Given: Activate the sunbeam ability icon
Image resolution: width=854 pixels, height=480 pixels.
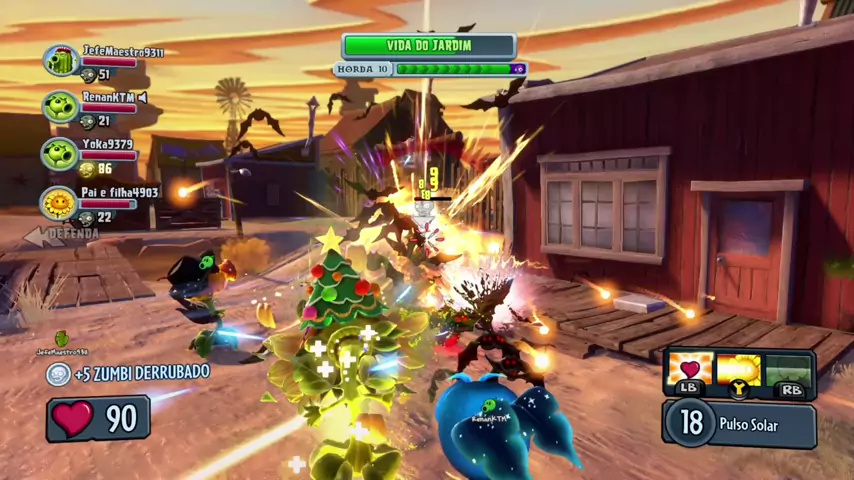Looking at the screenshot, I should click(x=739, y=368).
